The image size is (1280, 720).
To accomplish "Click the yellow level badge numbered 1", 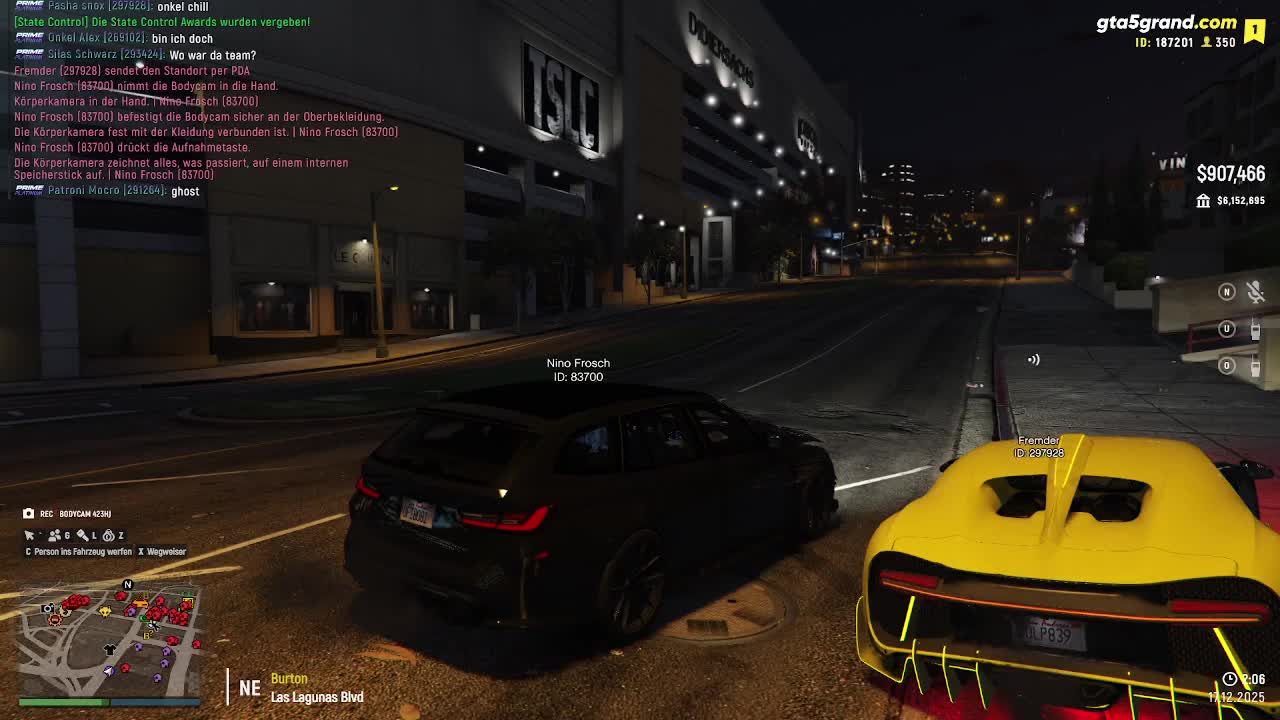I will [1254, 30].
